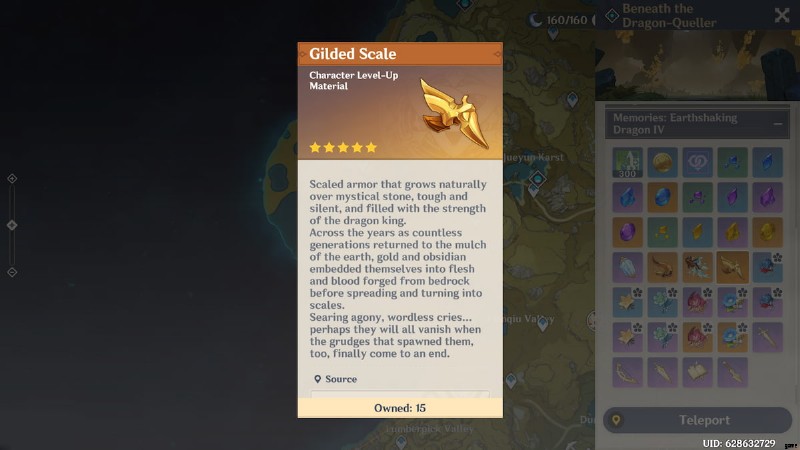Select the gold Mora coin reward

pyautogui.click(x=662, y=162)
